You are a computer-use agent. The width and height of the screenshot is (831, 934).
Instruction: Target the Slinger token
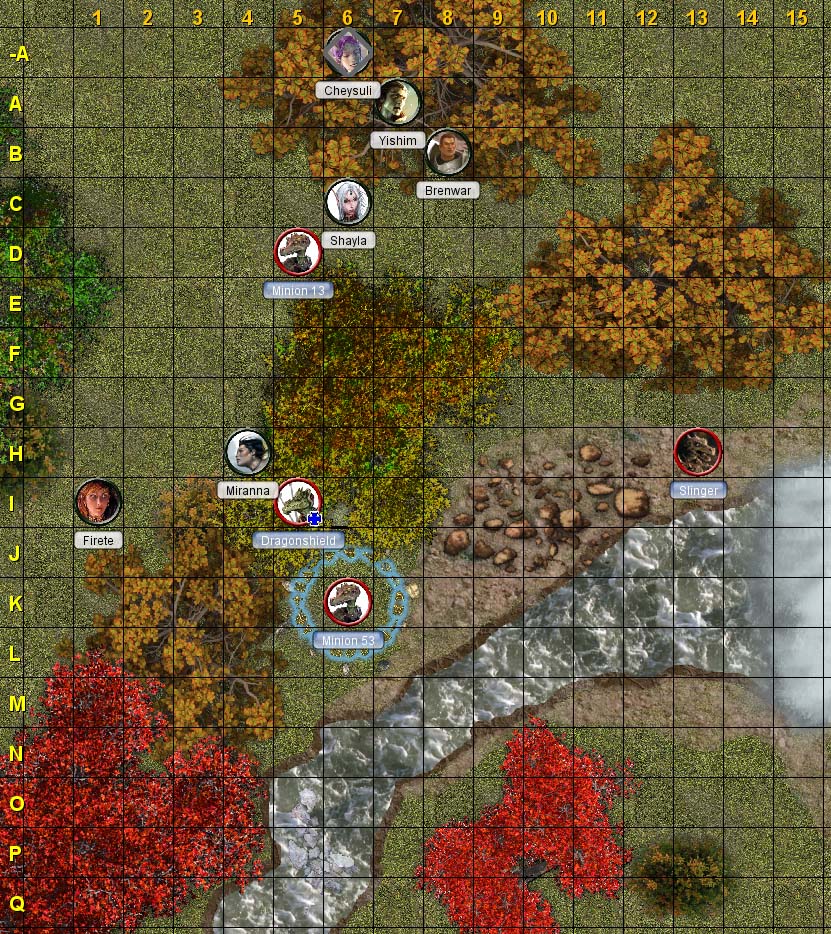click(698, 452)
